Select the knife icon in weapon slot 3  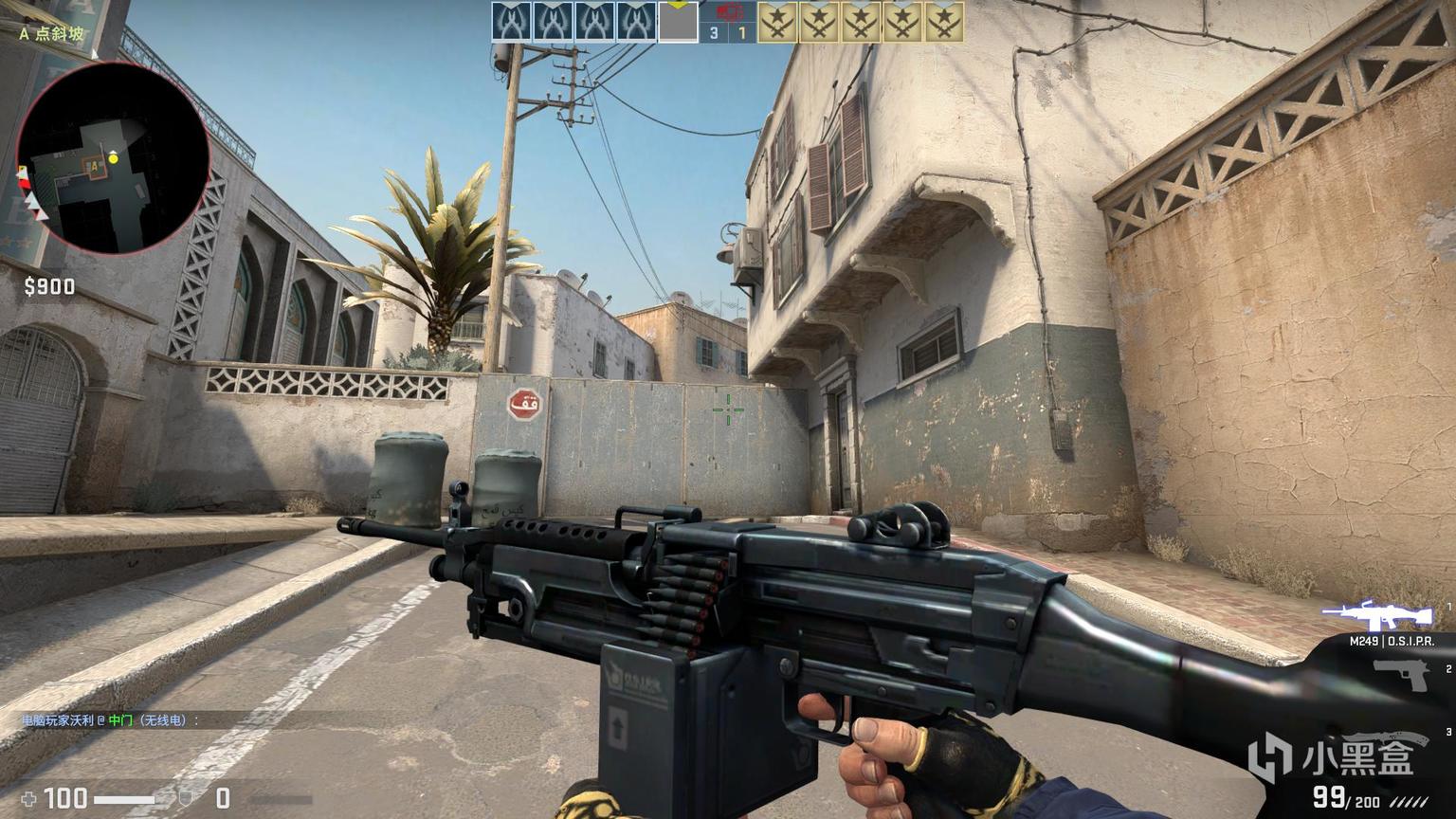(1387, 737)
